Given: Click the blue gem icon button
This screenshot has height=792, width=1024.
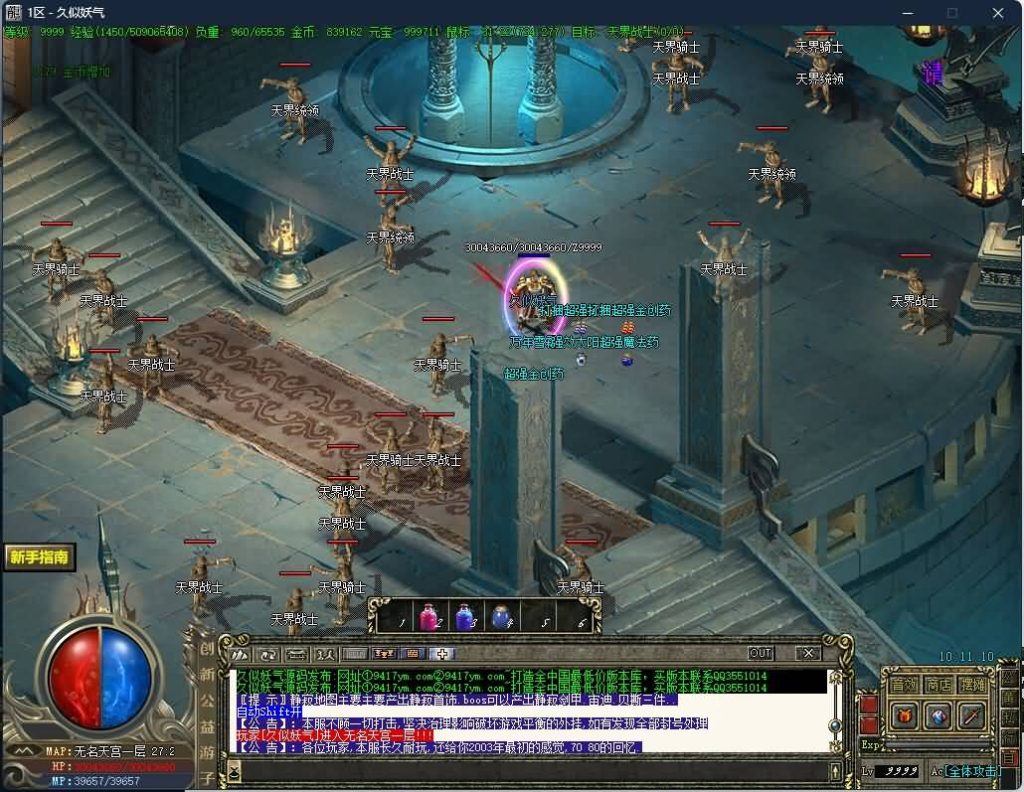Looking at the screenshot, I should coord(938,715).
